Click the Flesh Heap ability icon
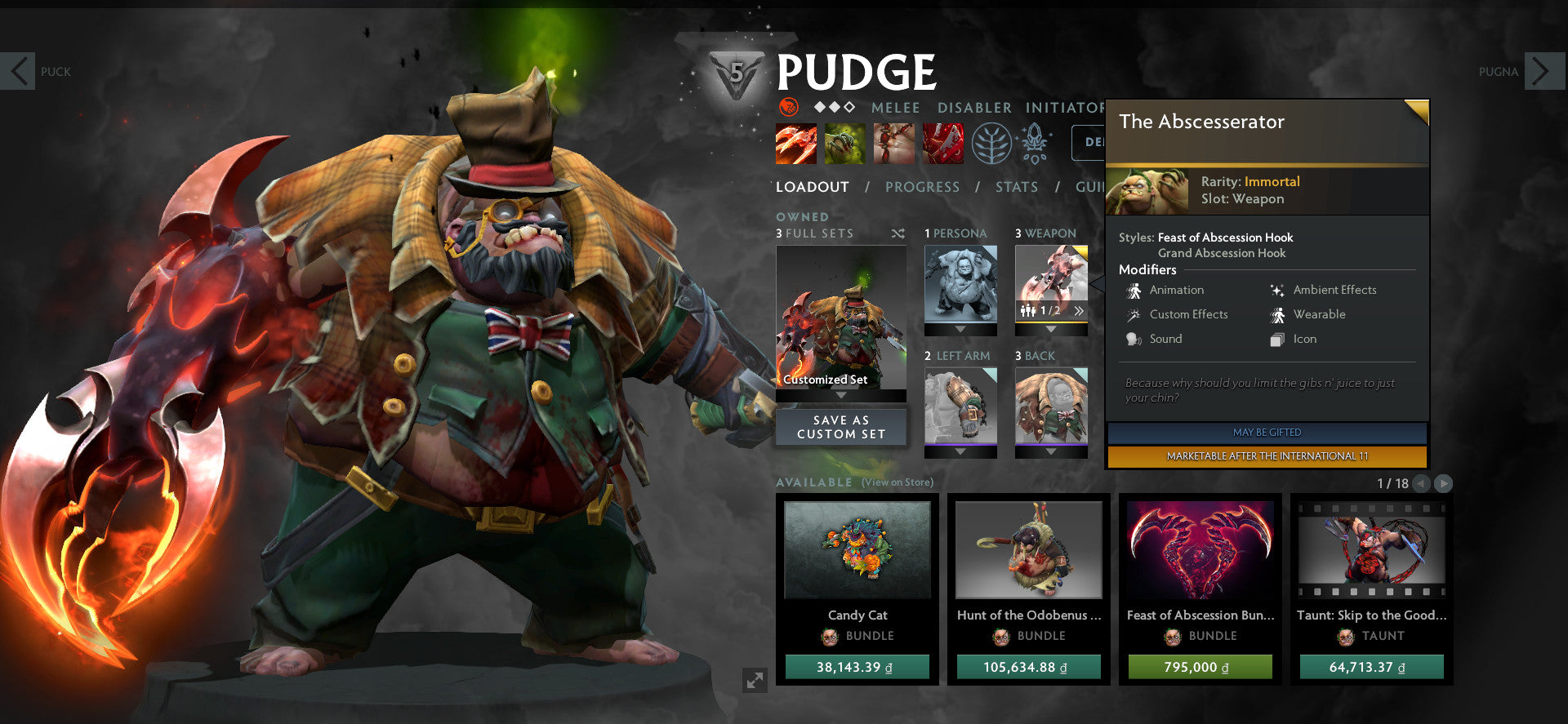The width and height of the screenshot is (1568, 724). 893,144
